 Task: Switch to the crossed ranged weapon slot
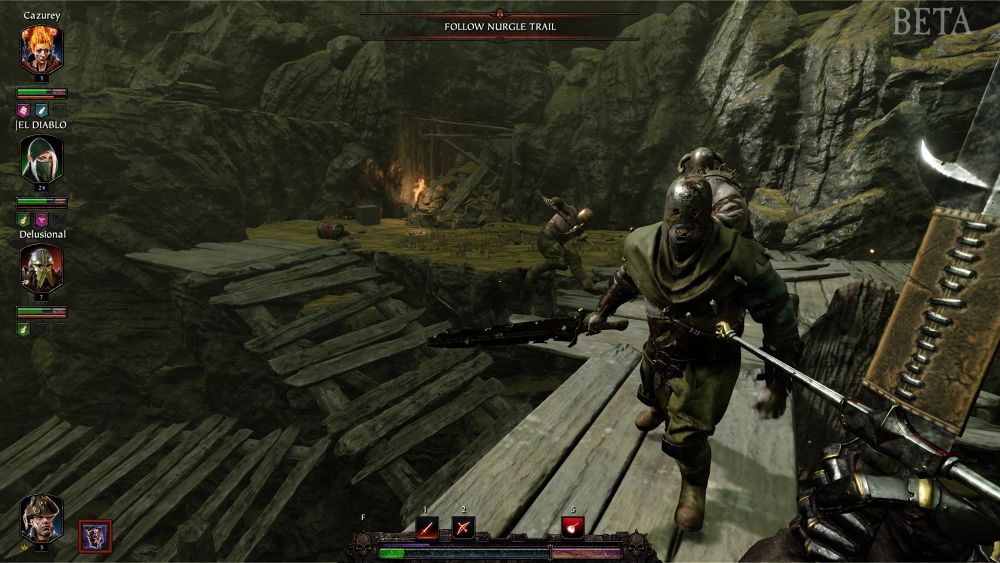pyautogui.click(x=462, y=527)
